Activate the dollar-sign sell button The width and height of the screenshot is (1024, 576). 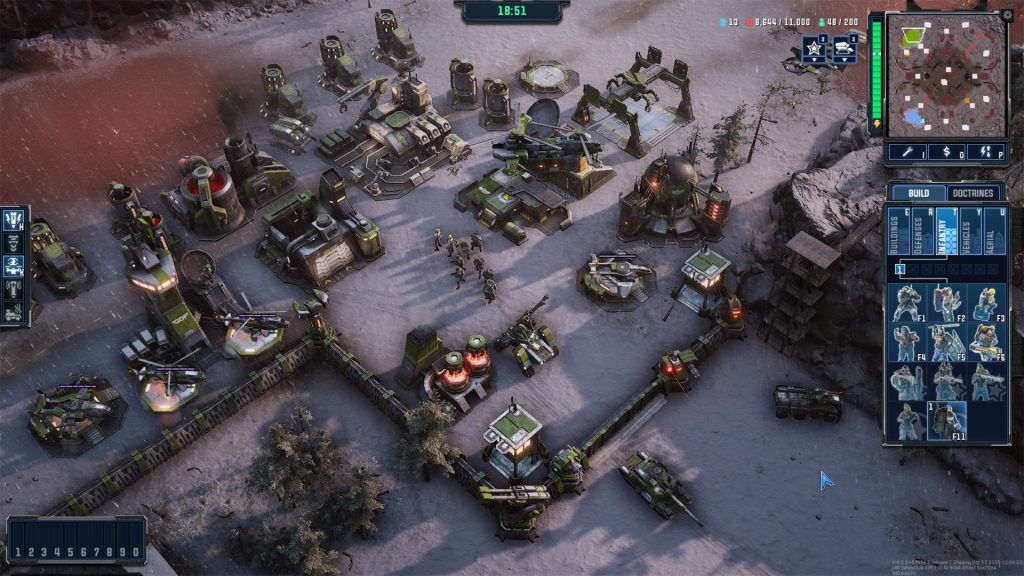946,153
